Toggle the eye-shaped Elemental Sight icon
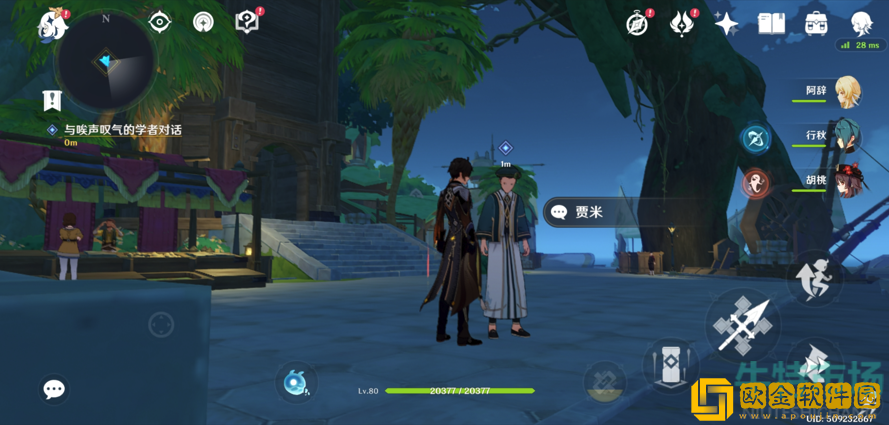The image size is (889, 425). click(159, 22)
